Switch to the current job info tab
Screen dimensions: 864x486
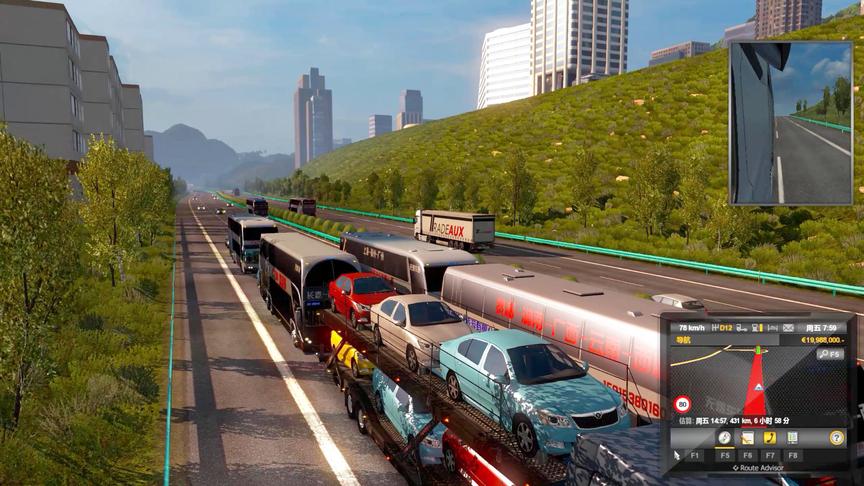coord(747,438)
